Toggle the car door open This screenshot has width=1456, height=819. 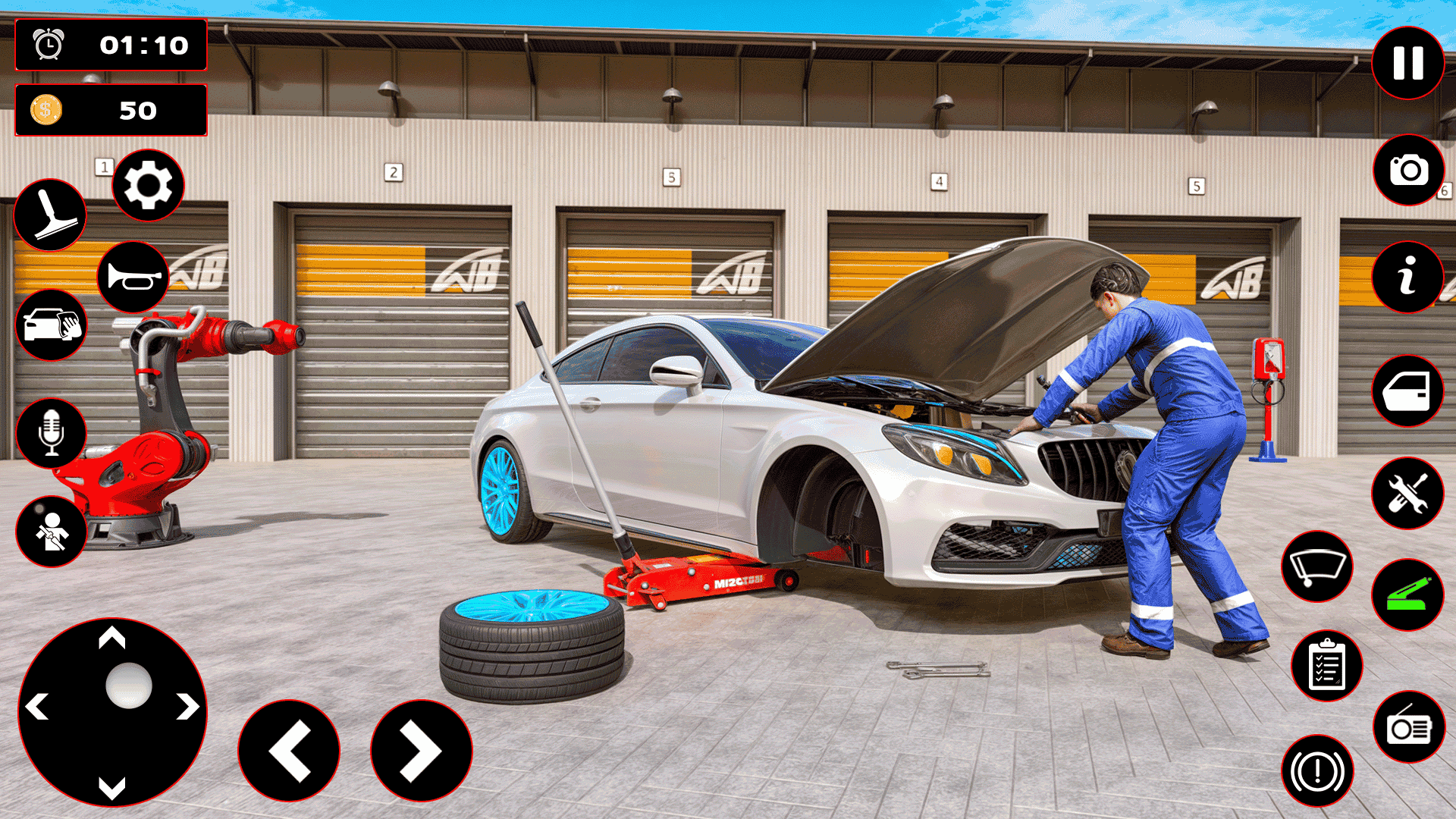[x=1407, y=391]
